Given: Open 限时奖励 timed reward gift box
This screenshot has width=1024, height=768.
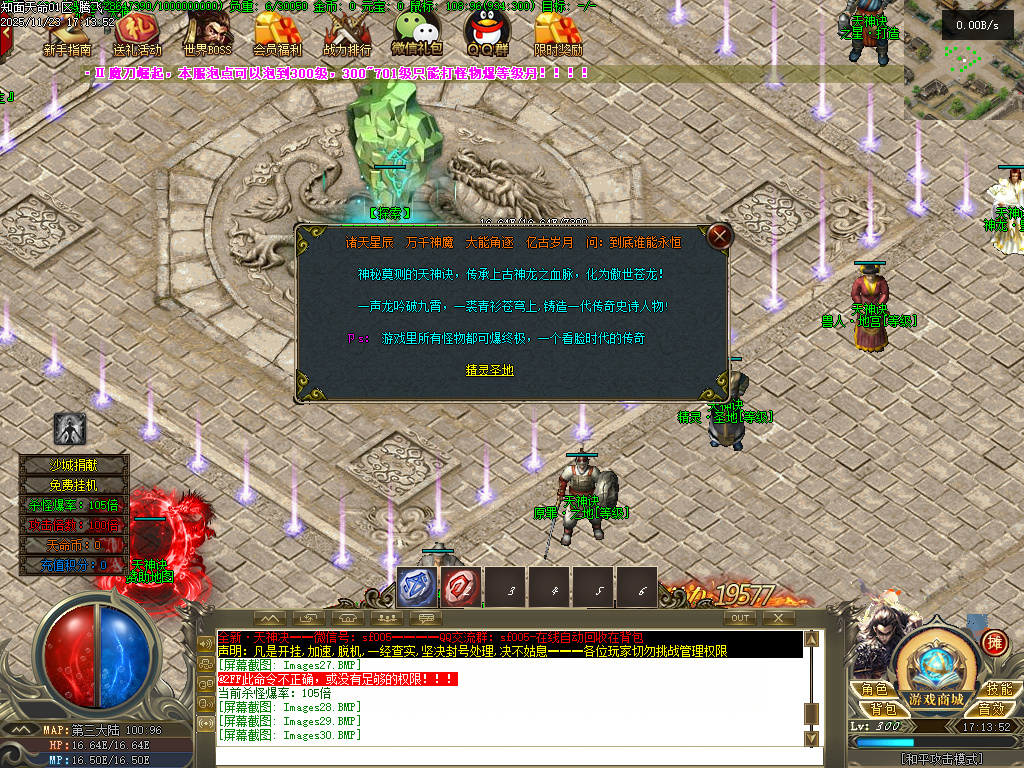Looking at the screenshot, I should pos(557,33).
